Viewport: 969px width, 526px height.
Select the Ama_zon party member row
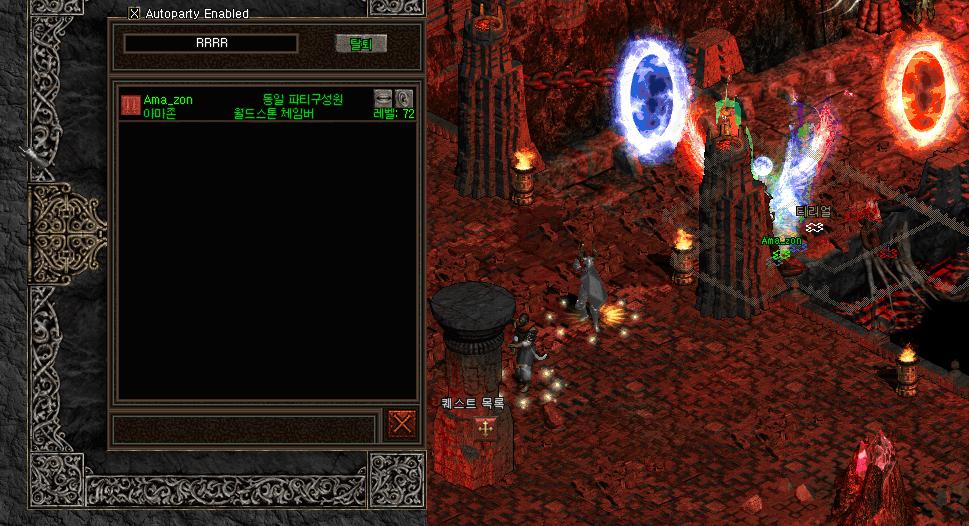250,106
